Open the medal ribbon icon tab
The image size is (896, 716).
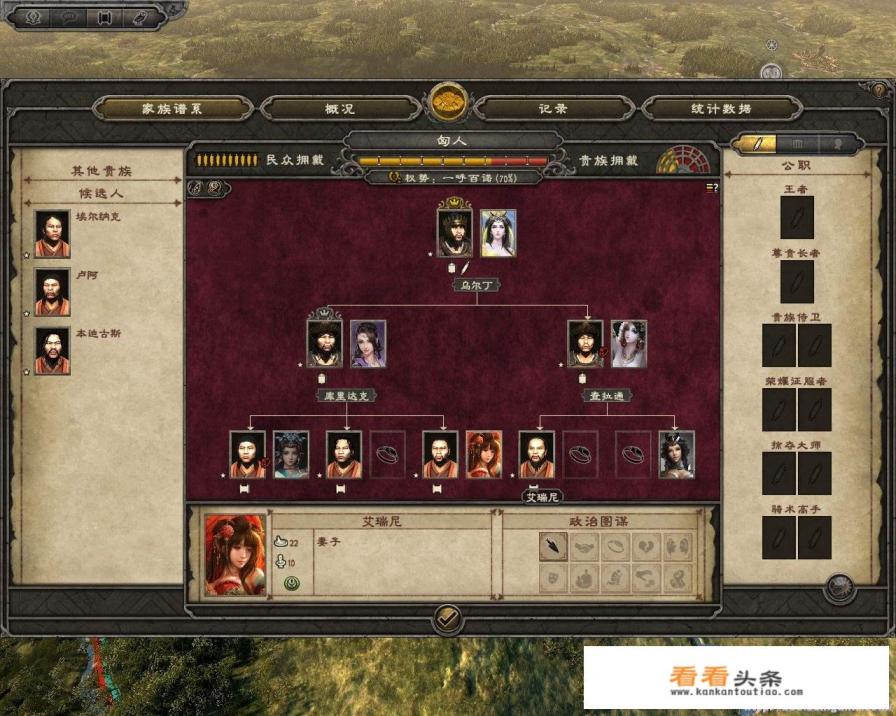[x=837, y=144]
